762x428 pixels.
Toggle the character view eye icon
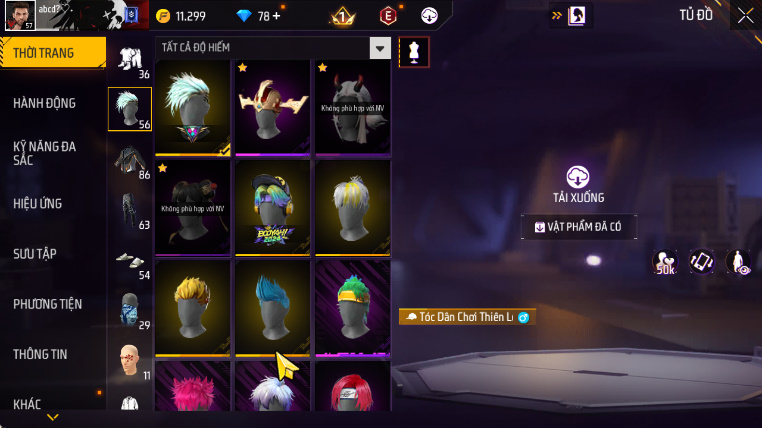(738, 262)
